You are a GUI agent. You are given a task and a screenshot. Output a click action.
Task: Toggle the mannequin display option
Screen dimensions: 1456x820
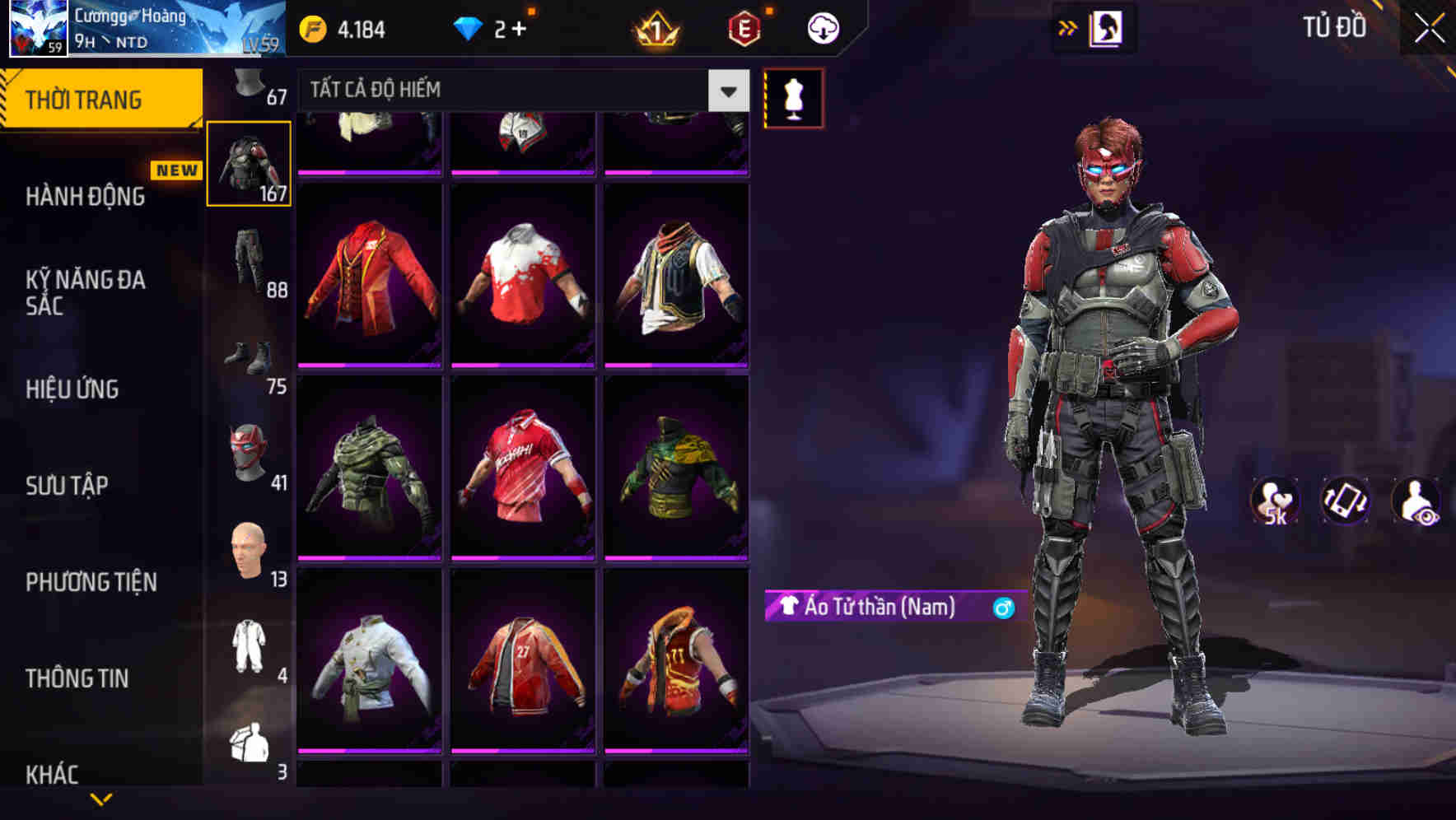click(793, 96)
